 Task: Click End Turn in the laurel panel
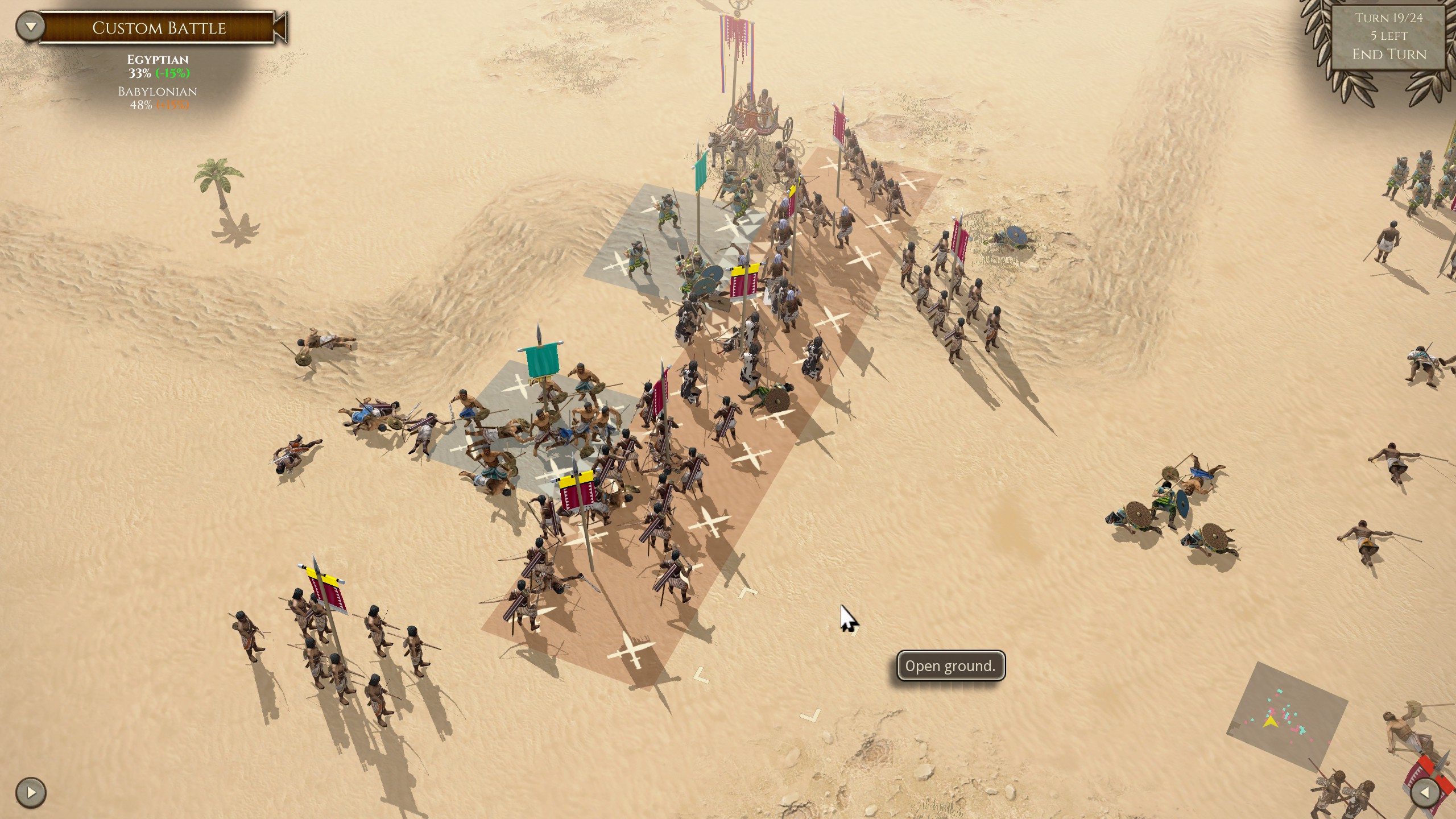coord(1389,55)
